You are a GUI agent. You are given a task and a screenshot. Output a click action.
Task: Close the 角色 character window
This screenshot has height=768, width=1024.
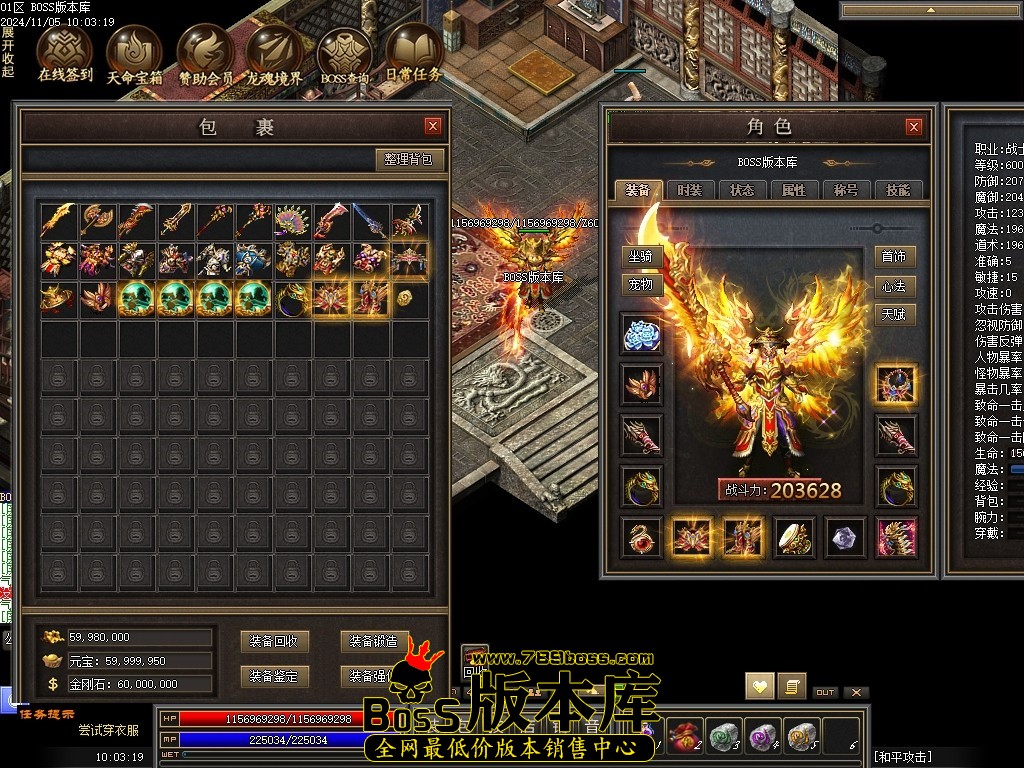[x=913, y=127]
